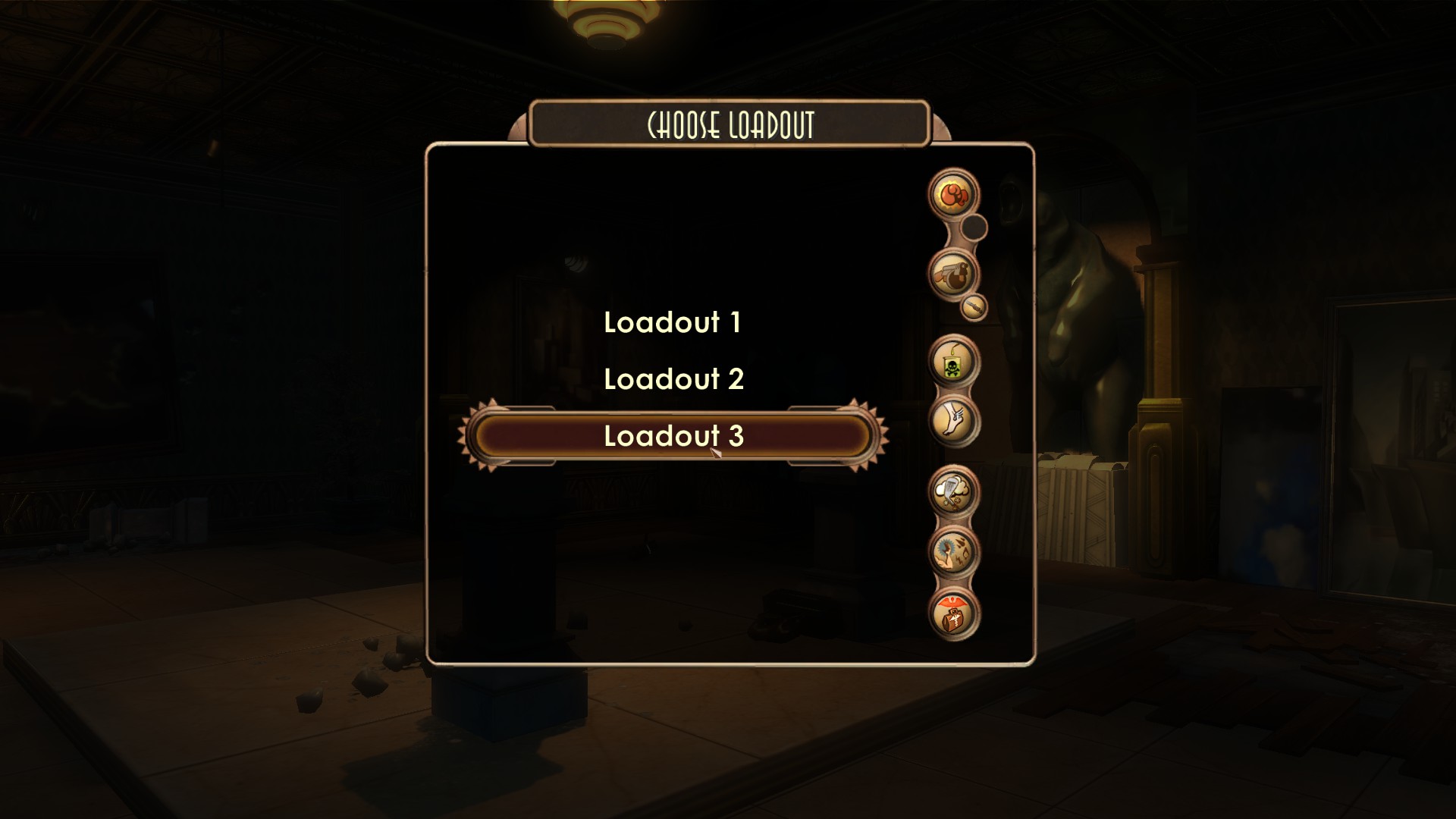Click the spiked Loadout 3 highlight bar
Screen dimensions: 1456x819
pos(675,435)
